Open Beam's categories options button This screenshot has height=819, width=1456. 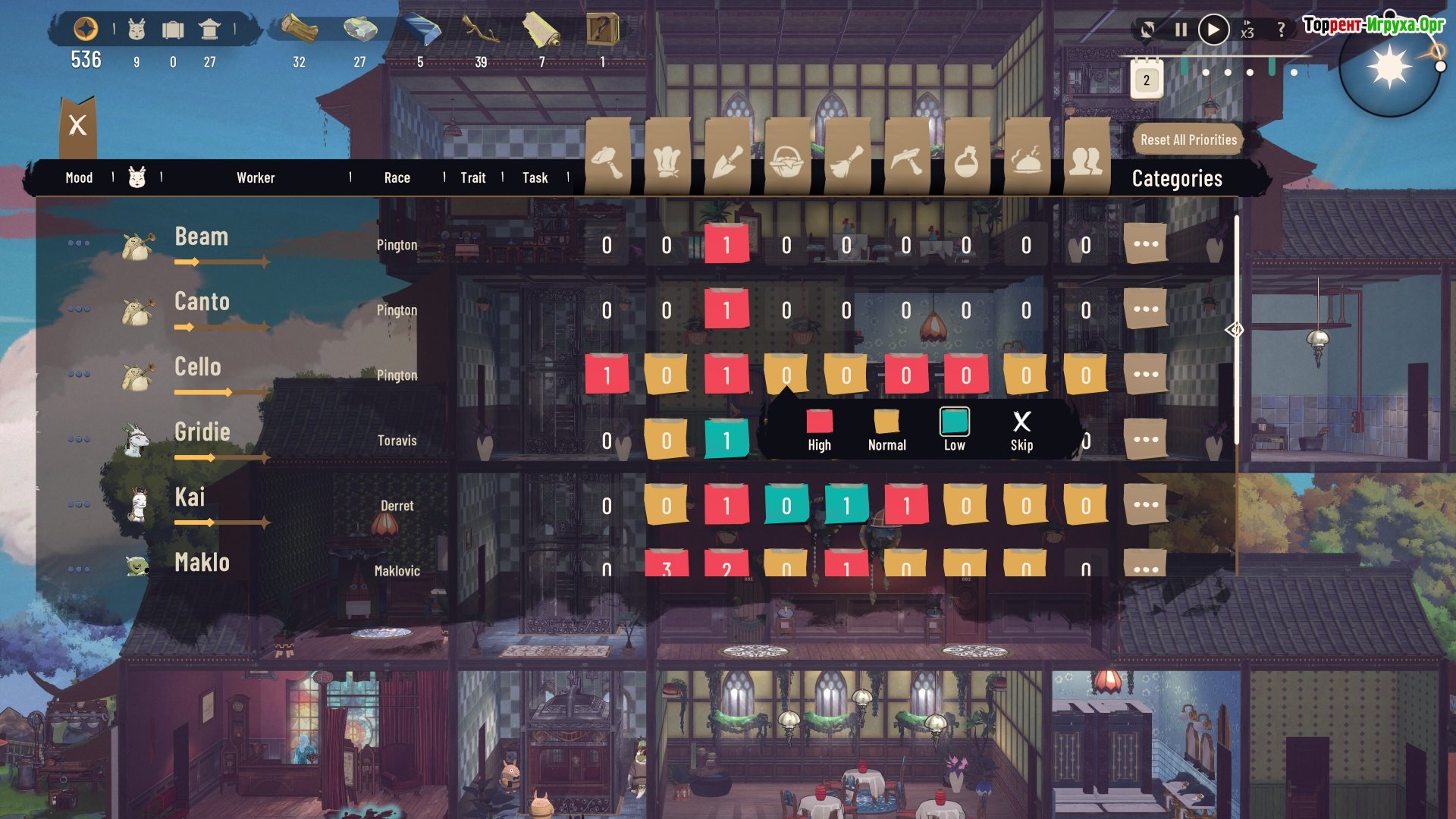coord(1145,244)
